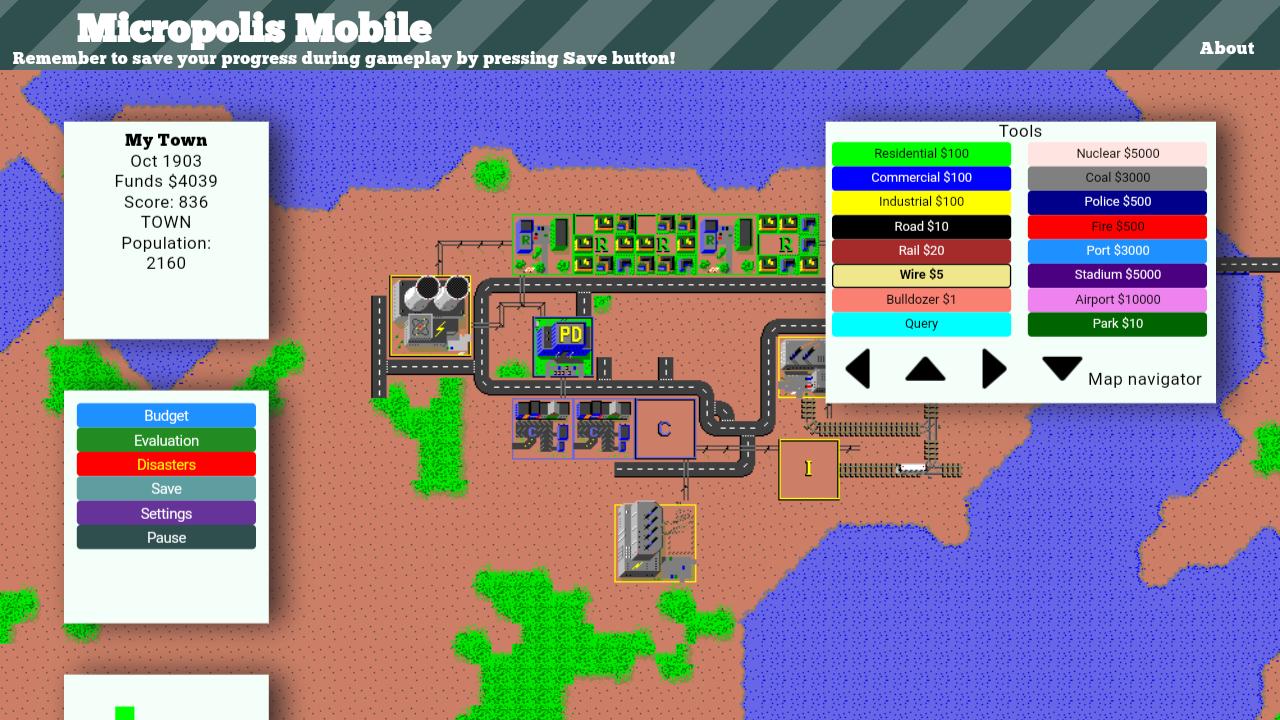Select the Rail track tool
The width and height of the screenshot is (1280, 720).
[920, 250]
